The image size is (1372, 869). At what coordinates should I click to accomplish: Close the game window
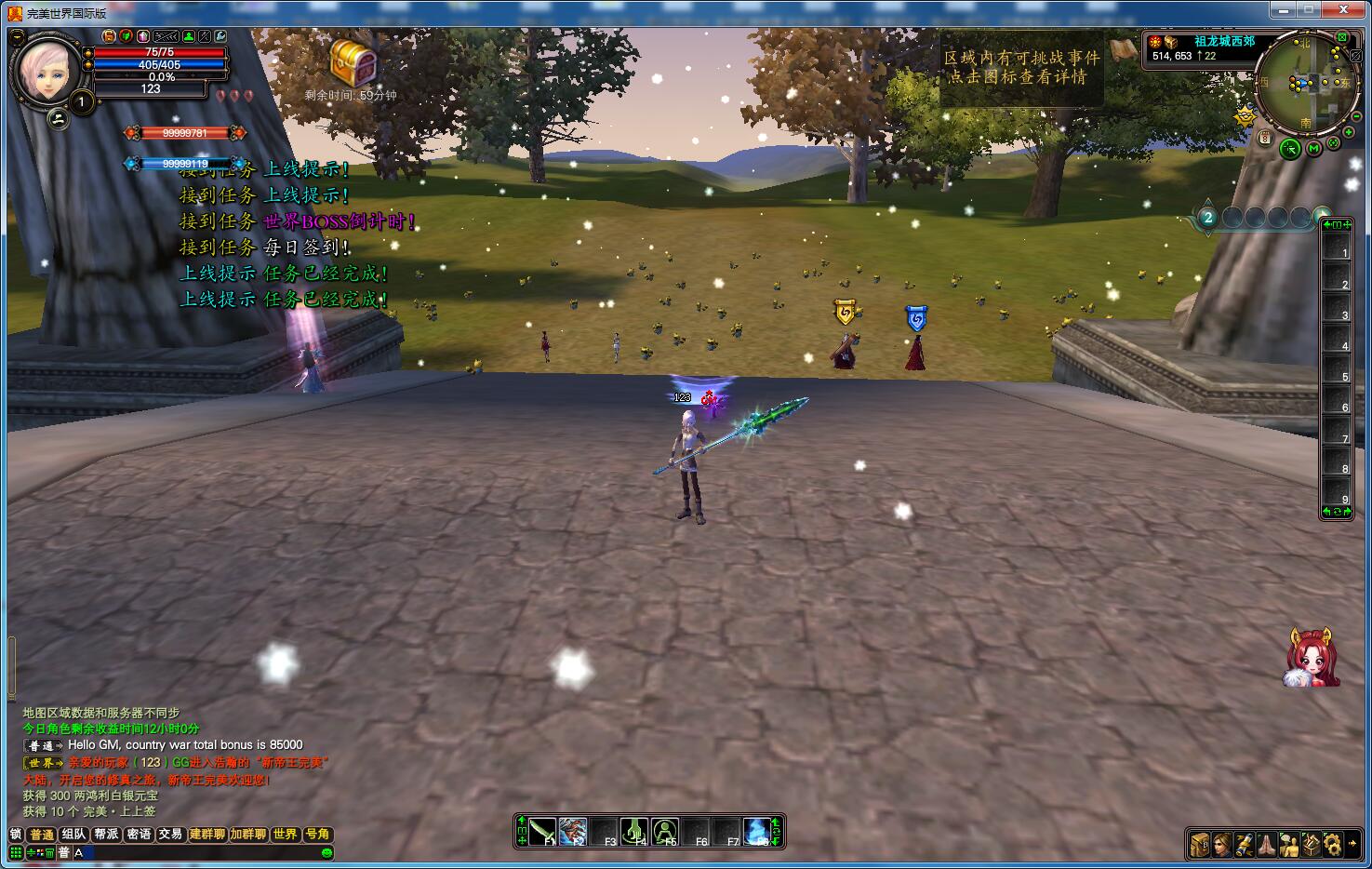point(1342,9)
